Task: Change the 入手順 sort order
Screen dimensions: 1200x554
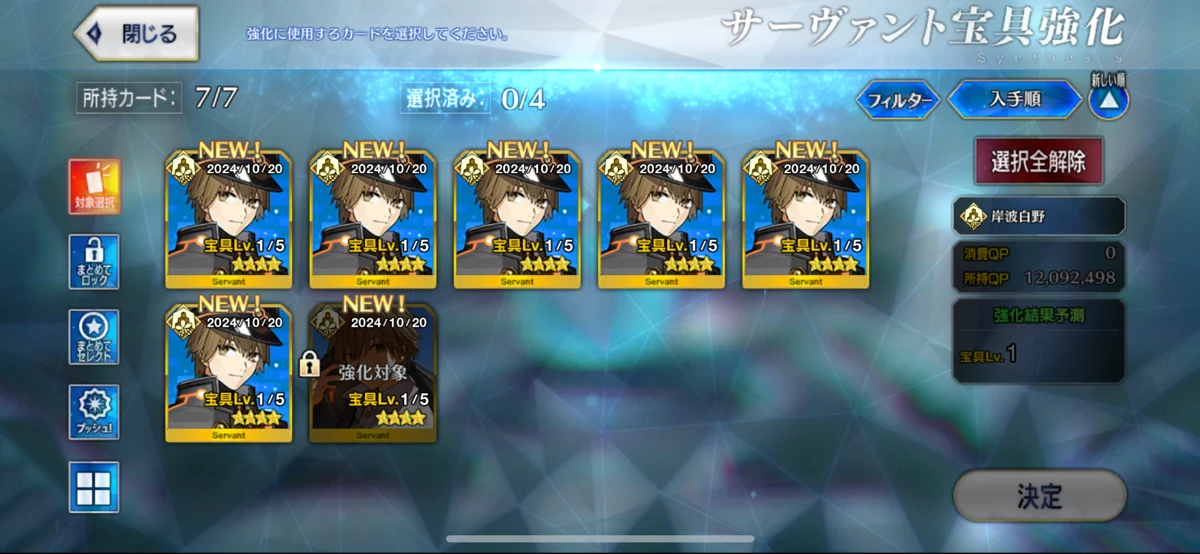Action: click(x=1013, y=100)
